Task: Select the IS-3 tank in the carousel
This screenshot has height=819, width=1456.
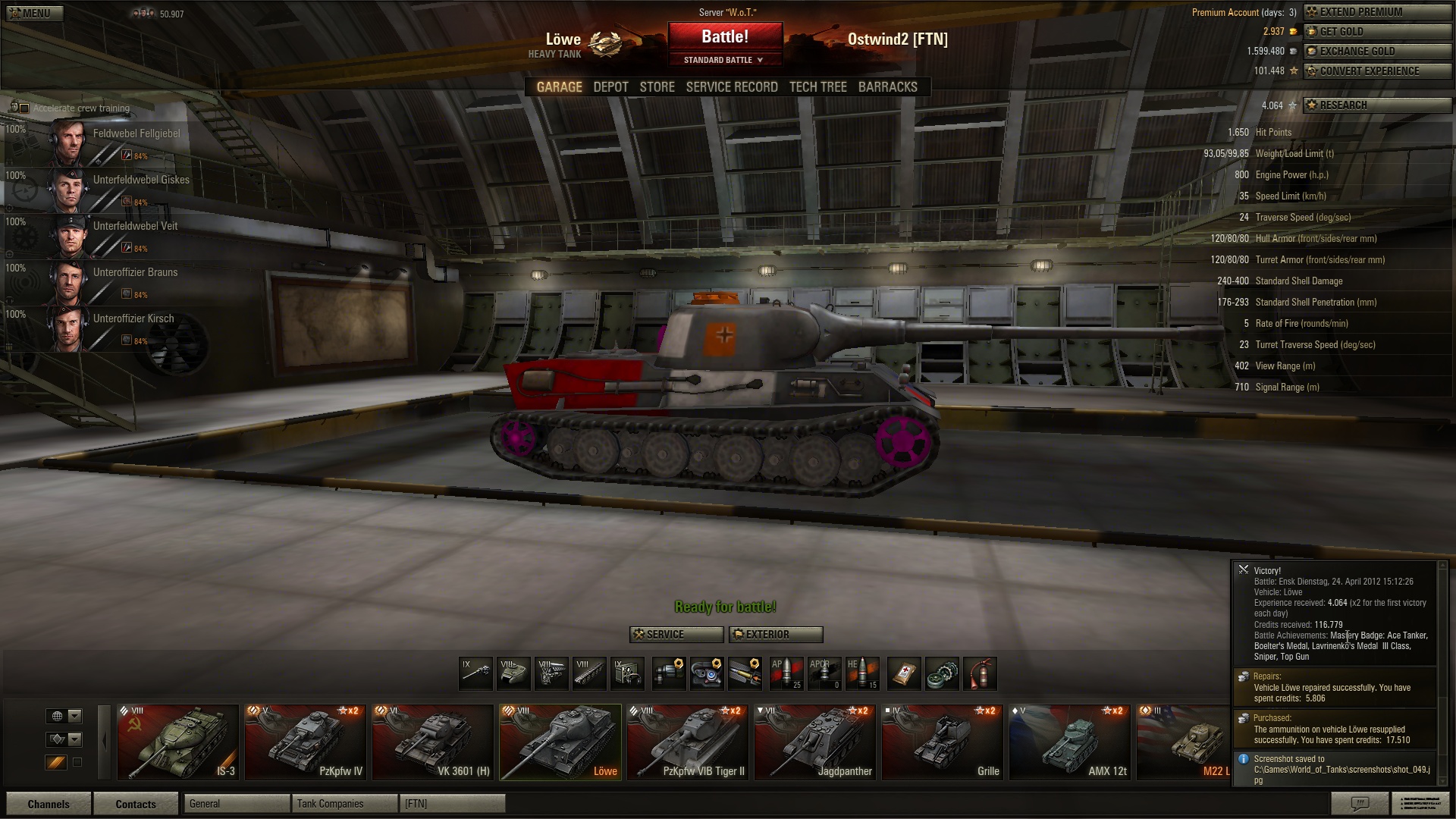Action: 178,742
